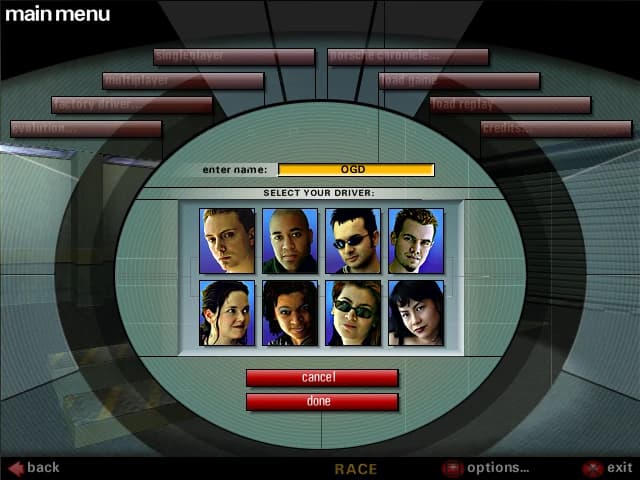Pick the woman with black bob and bangs

pyautogui.click(x=416, y=313)
